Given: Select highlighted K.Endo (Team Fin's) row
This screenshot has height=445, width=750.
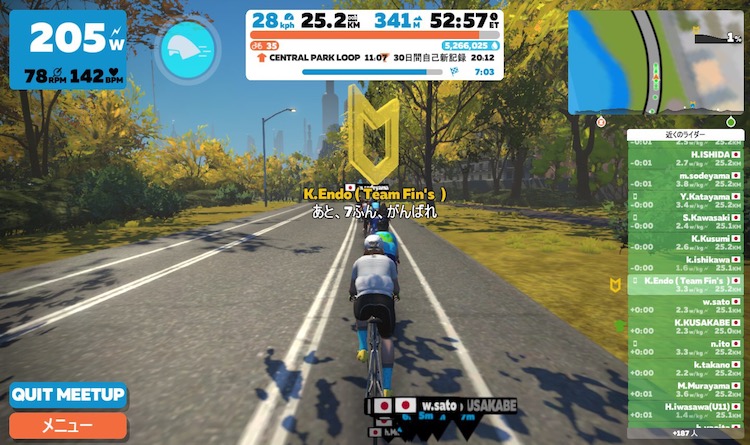Looking at the screenshot, I should [686, 284].
